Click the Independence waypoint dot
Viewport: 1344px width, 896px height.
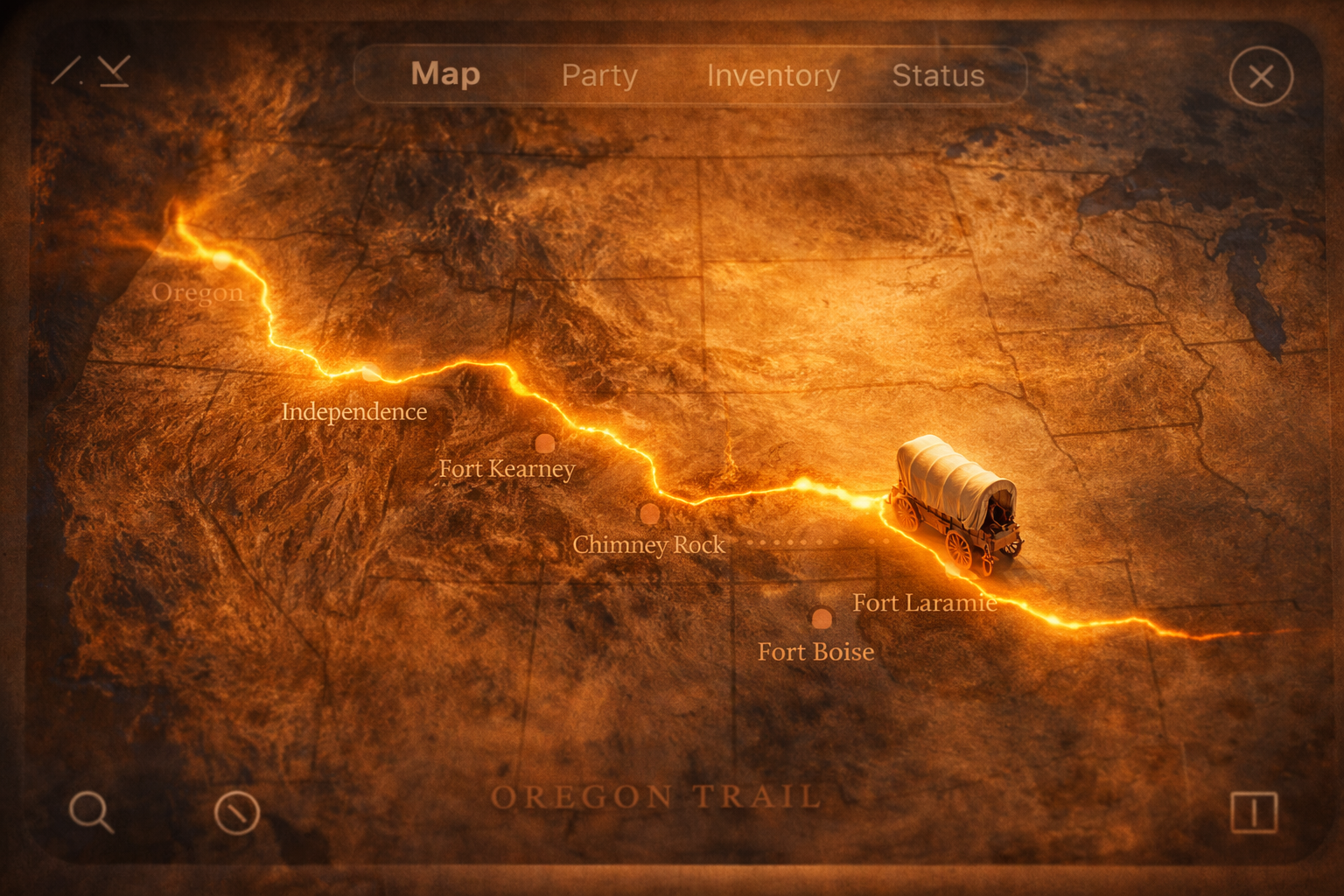(x=370, y=373)
